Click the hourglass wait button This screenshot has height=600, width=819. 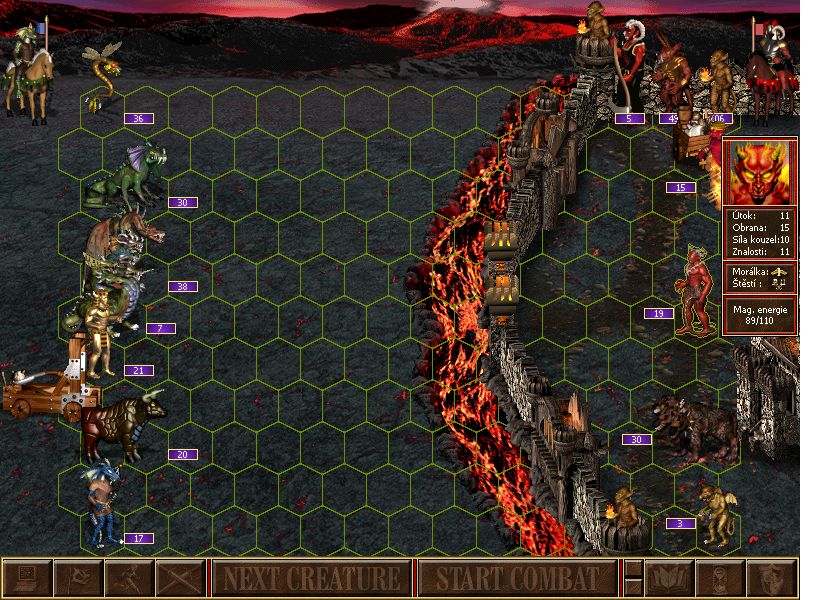[x=719, y=578]
